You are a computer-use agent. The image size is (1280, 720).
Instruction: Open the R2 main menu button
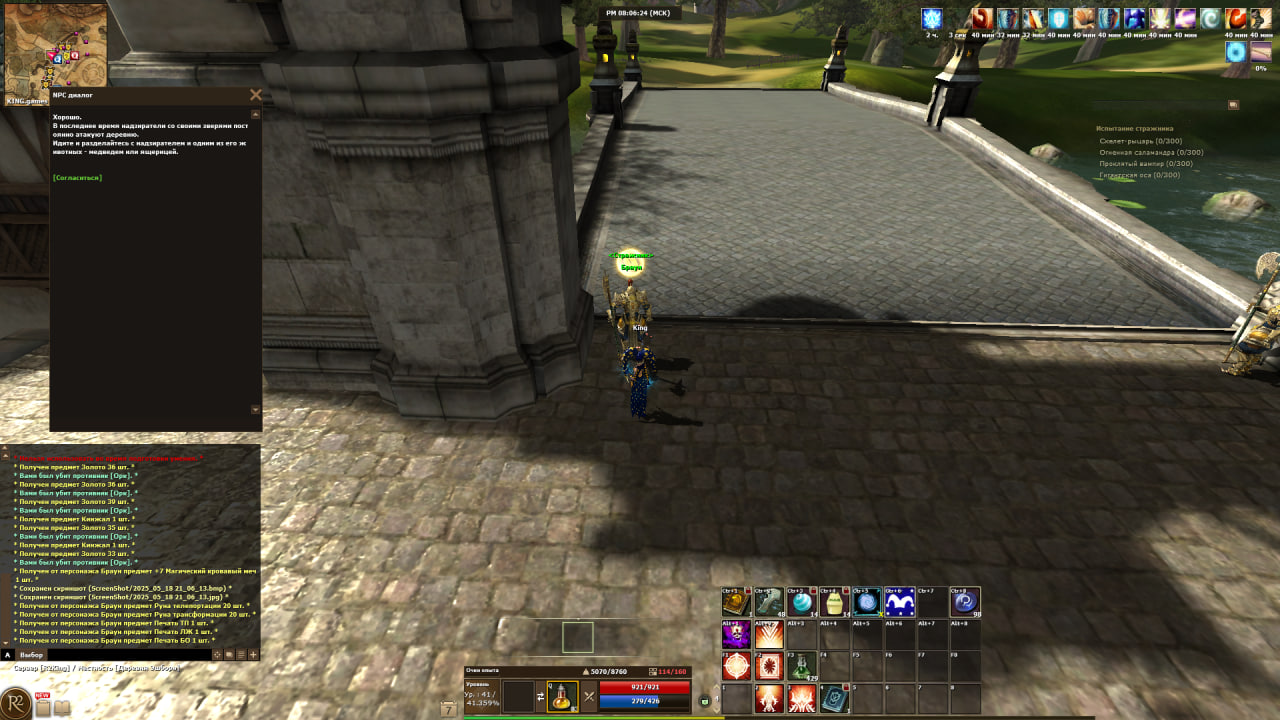(15, 703)
